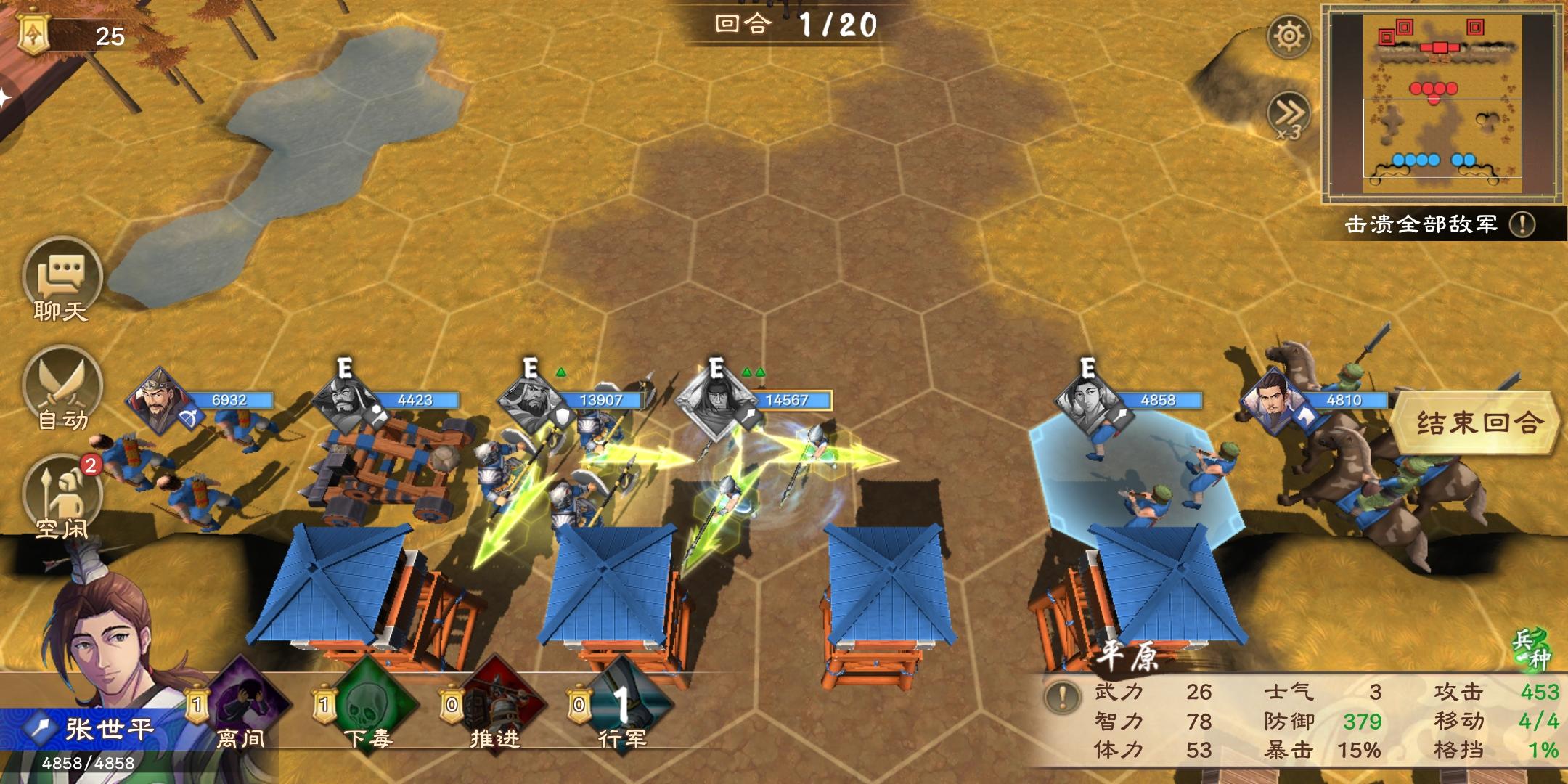
Task: Change the x3 battle speed
Action: (x=1289, y=116)
